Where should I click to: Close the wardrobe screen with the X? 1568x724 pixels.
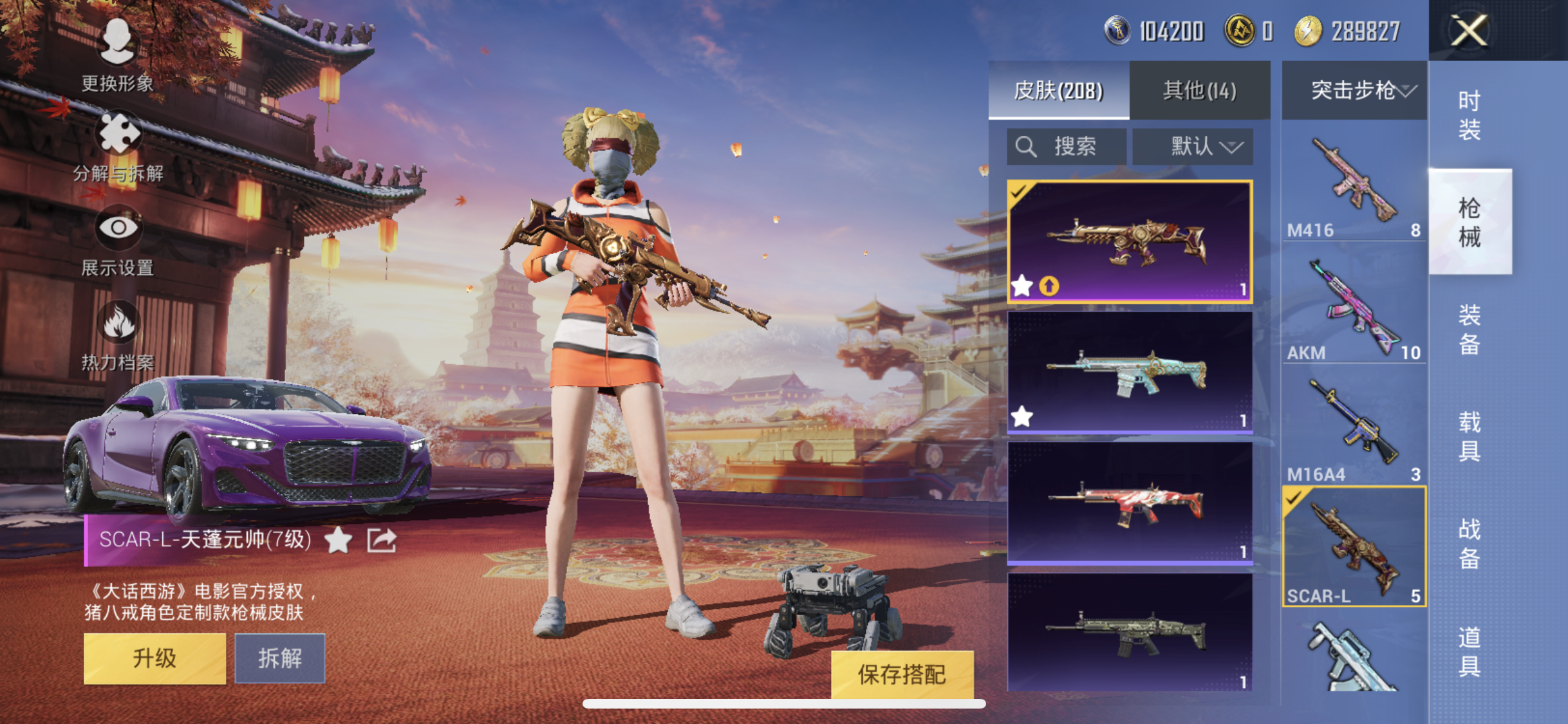tap(1469, 30)
